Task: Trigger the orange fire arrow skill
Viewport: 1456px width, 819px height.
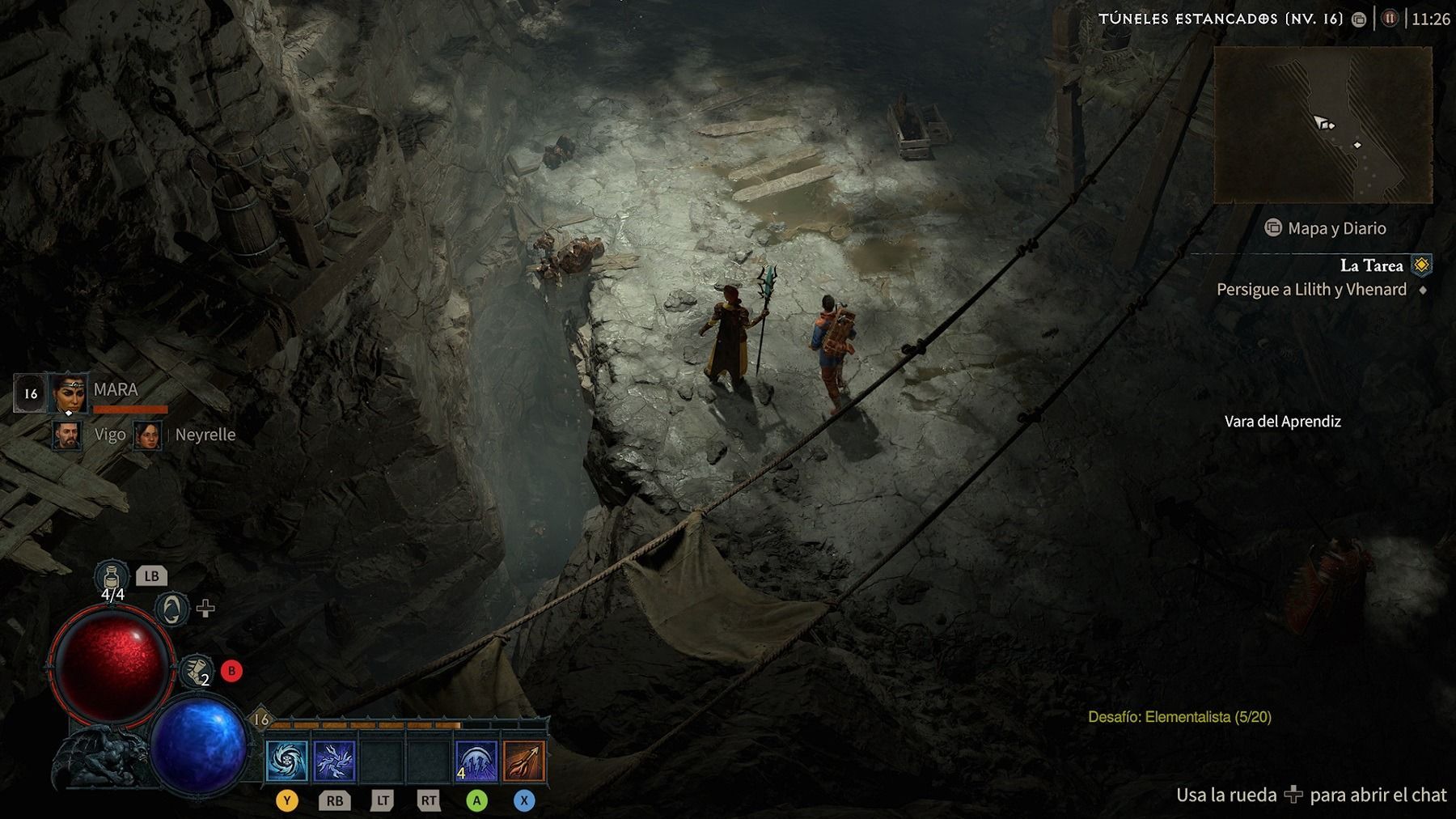Action: 523,762
